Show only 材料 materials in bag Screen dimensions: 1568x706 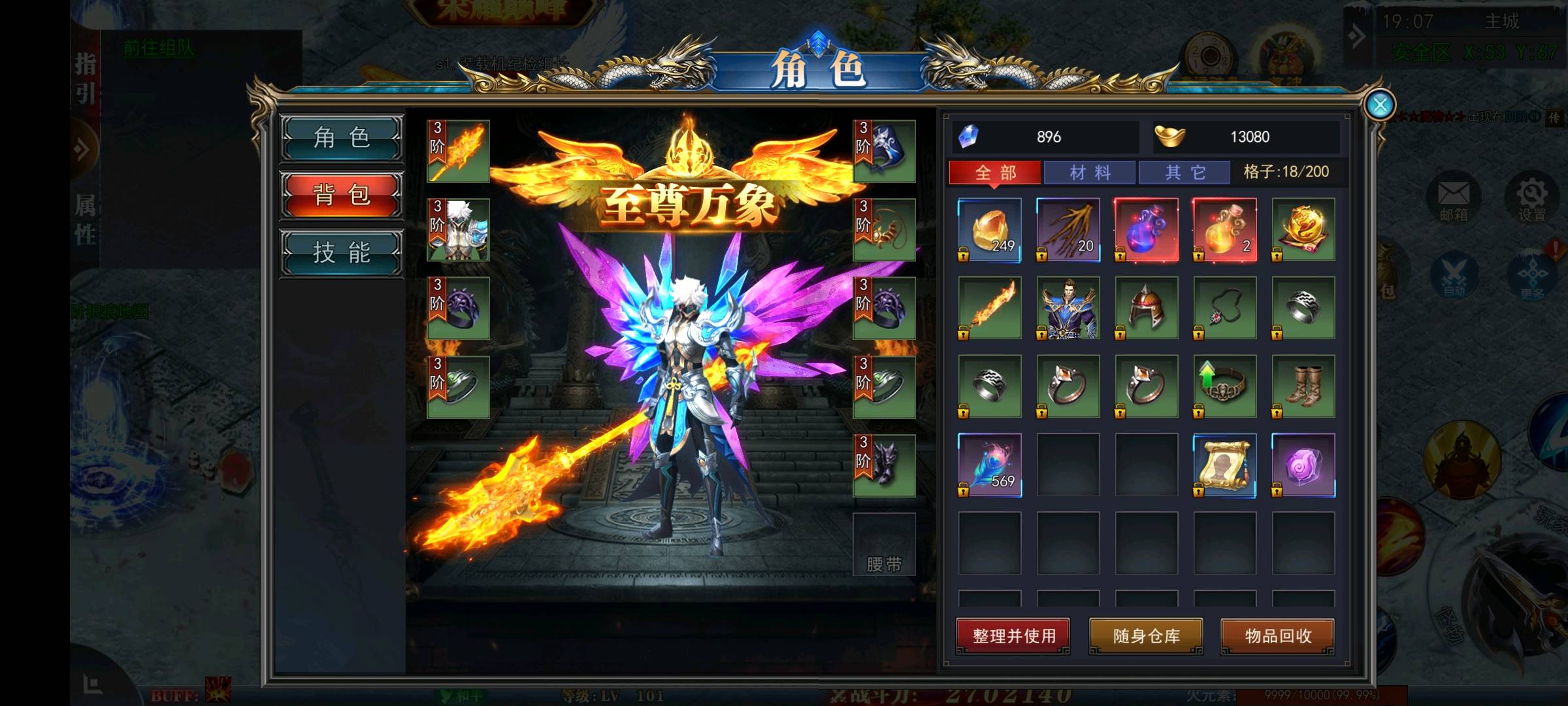coord(1090,173)
